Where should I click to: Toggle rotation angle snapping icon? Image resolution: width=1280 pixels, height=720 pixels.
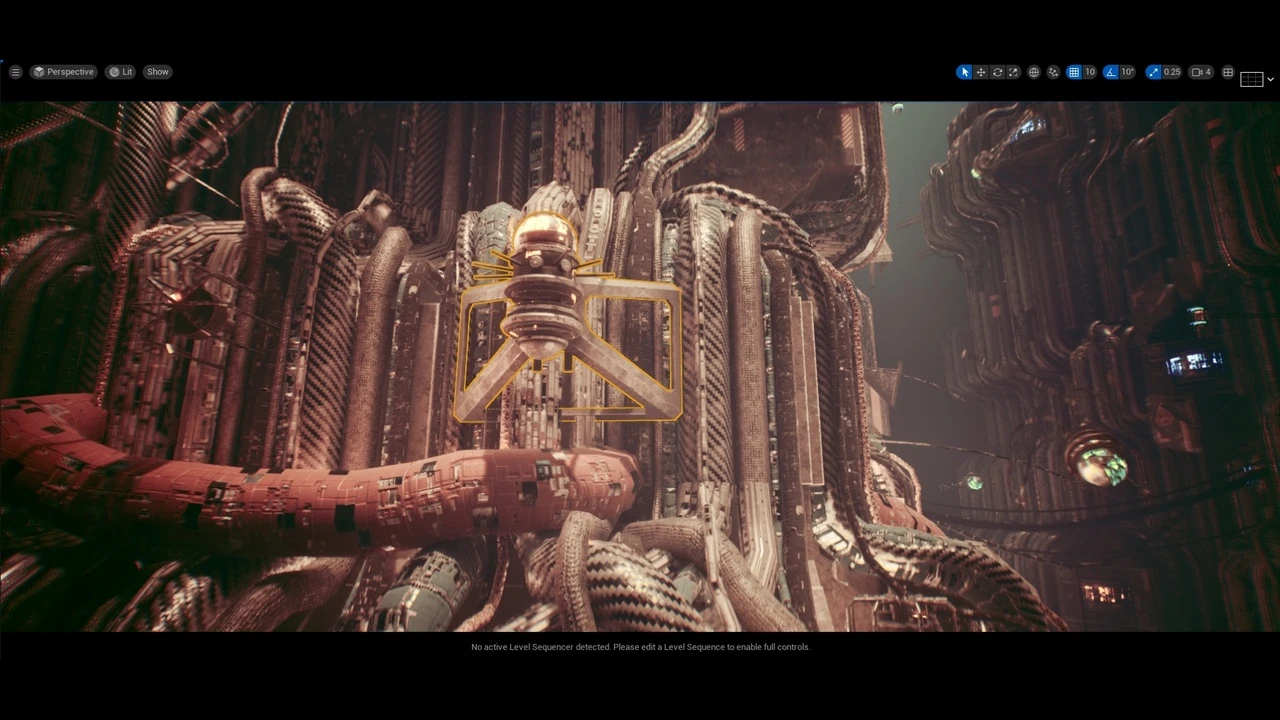click(1111, 72)
